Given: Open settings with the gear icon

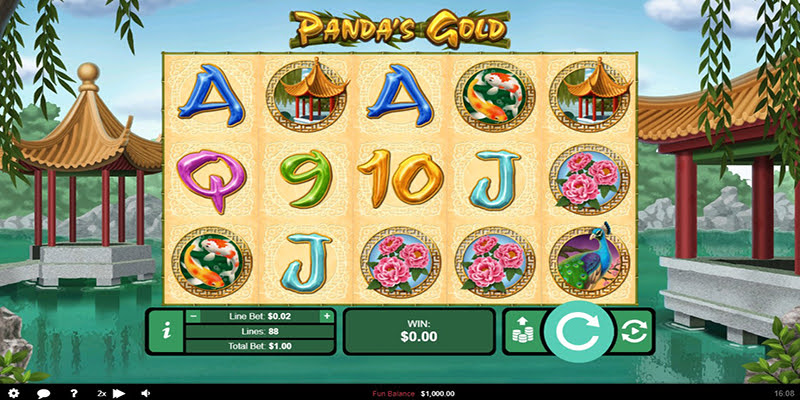Looking at the screenshot, I should (12, 393).
